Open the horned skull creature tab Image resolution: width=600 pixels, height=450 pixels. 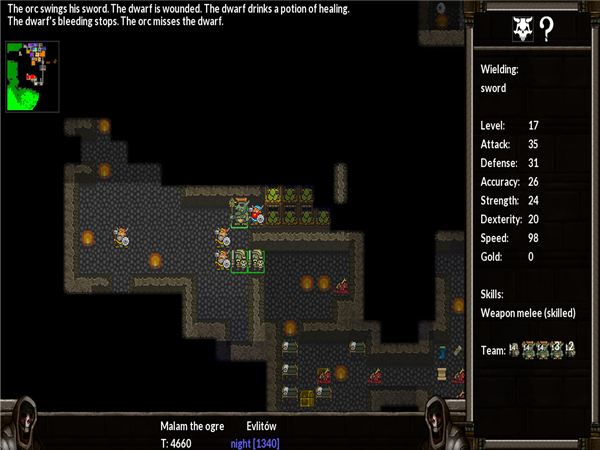pyautogui.click(x=521, y=30)
